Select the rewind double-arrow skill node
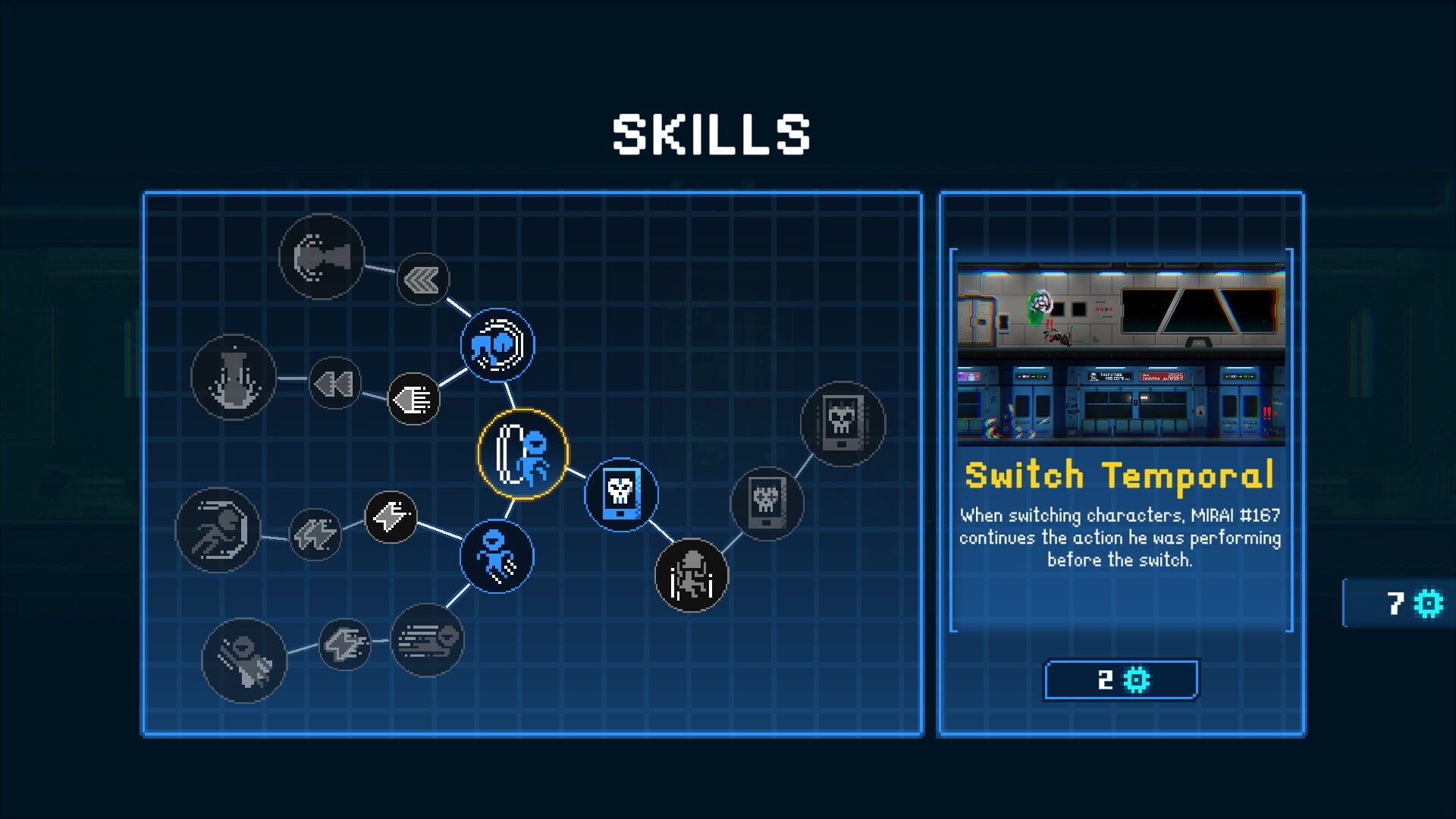The width and height of the screenshot is (1456, 819). click(x=334, y=383)
